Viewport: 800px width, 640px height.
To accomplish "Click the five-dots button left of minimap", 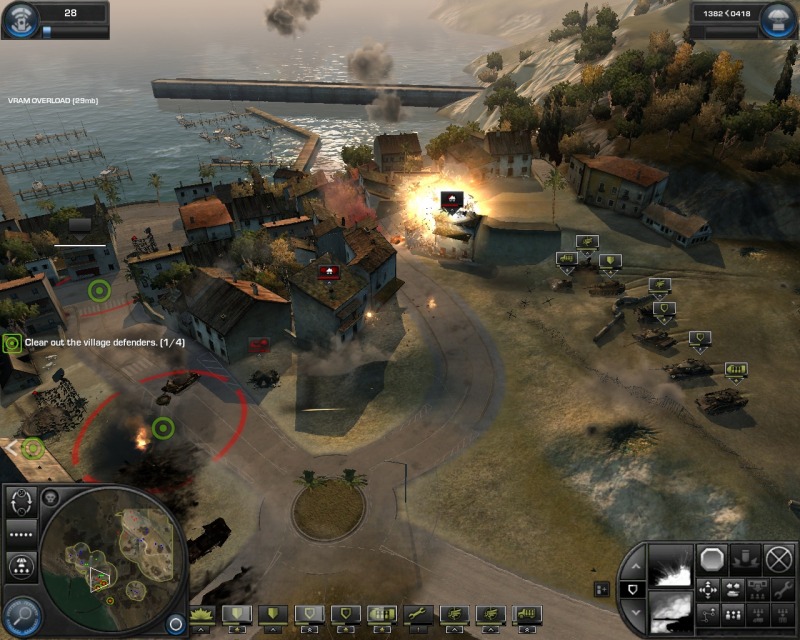I will point(21,533).
